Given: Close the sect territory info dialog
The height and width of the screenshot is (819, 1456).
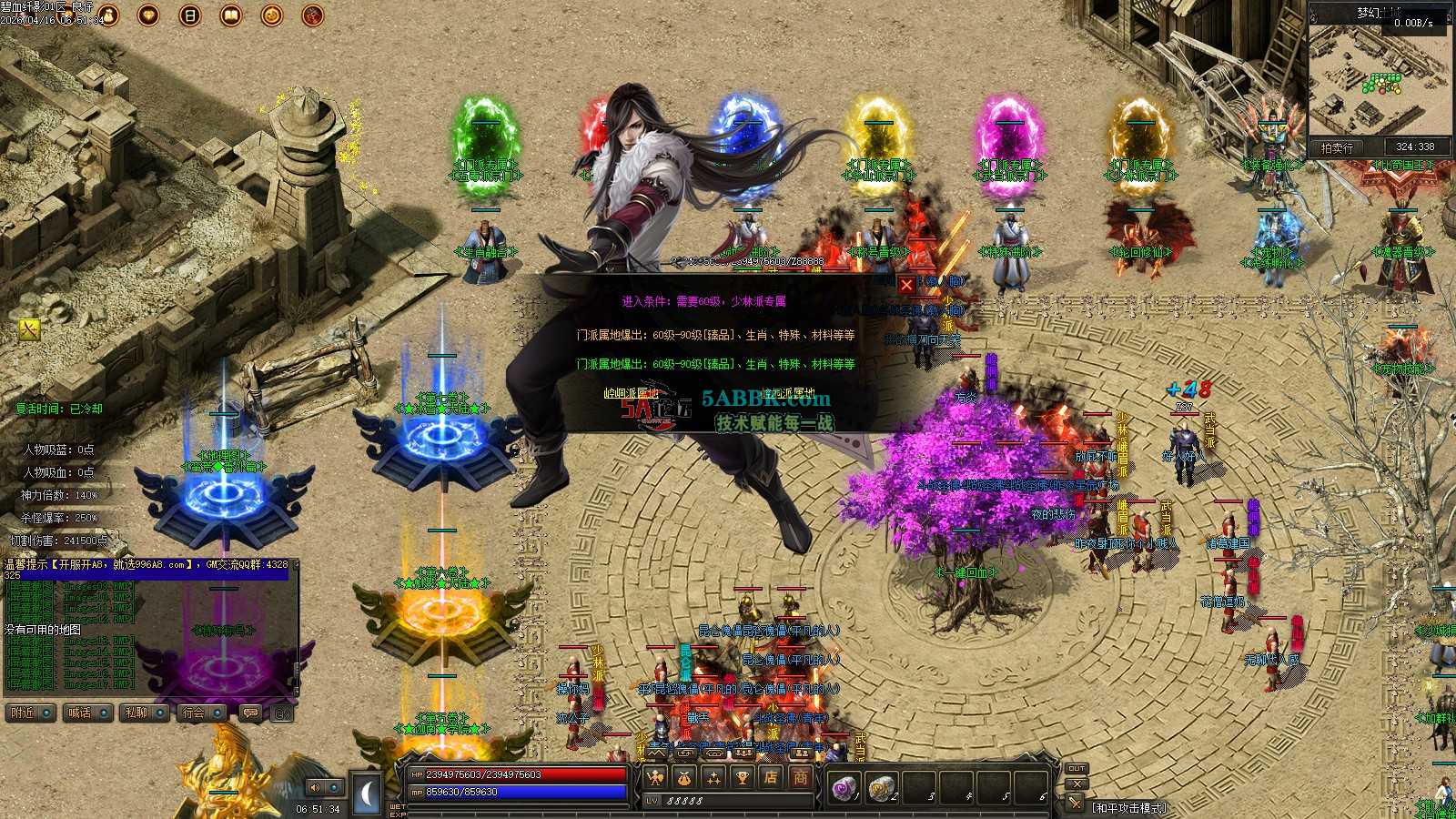Looking at the screenshot, I should [906, 285].
